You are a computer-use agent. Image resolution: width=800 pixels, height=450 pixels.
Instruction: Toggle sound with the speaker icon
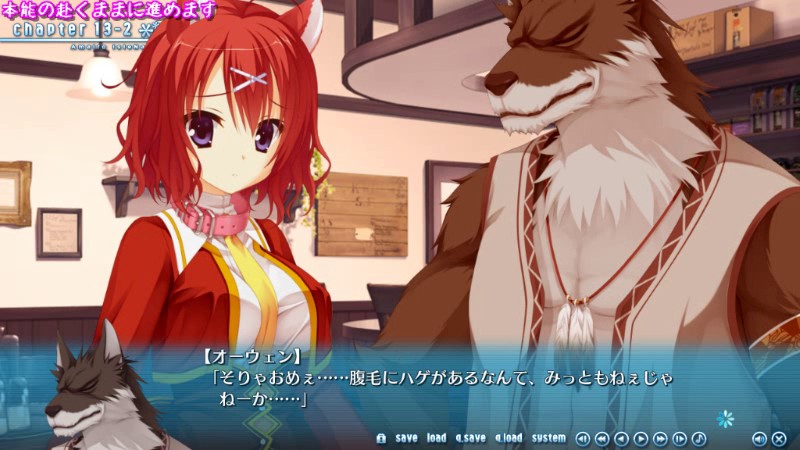tap(759, 438)
